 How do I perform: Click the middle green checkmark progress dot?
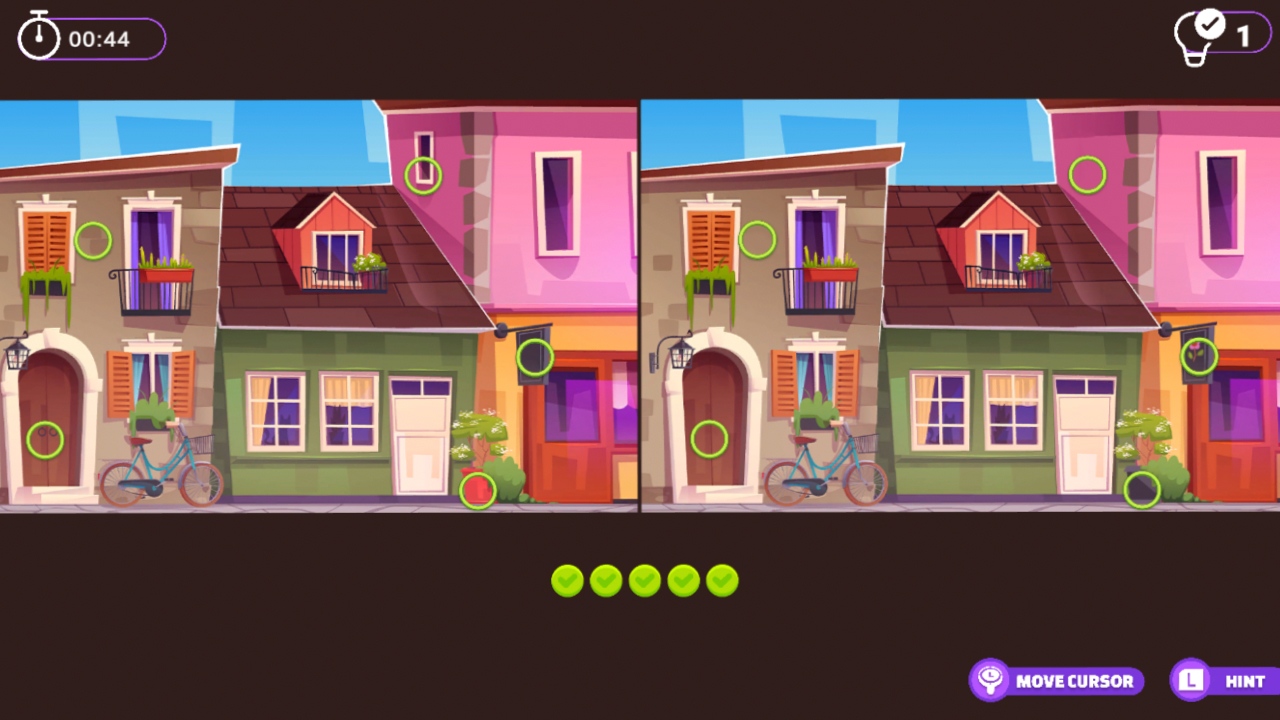644,580
